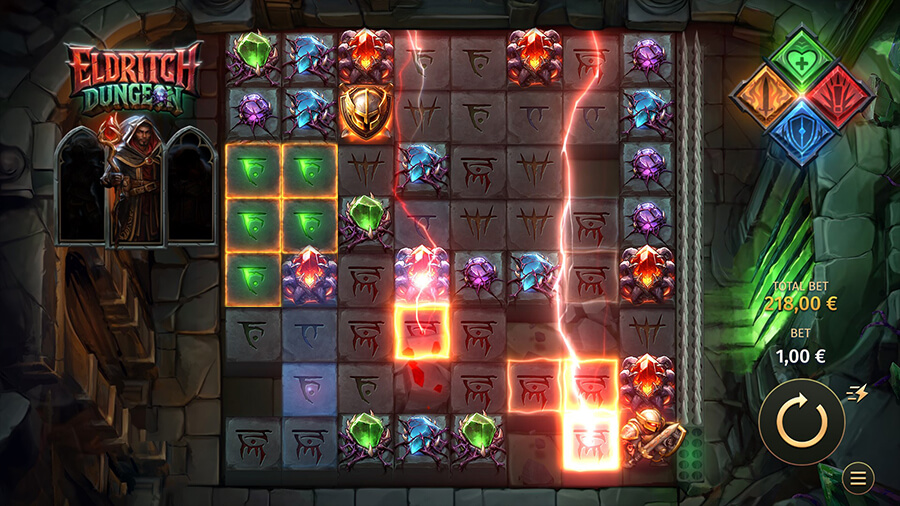
Task: Toggle the lightning bolt turbo spin
Action: pyautogui.click(x=856, y=394)
